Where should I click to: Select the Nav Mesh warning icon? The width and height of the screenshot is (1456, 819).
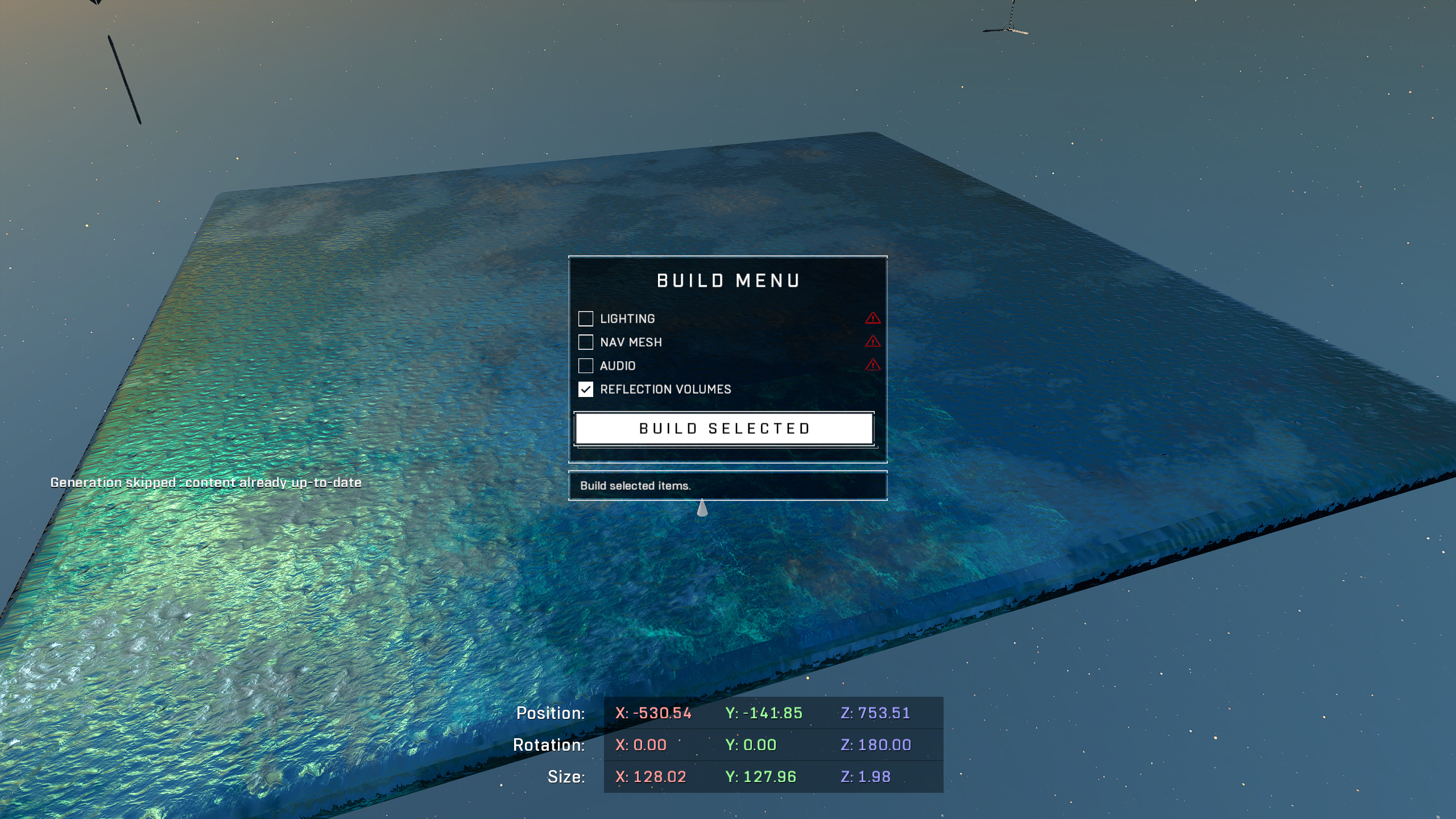872,341
